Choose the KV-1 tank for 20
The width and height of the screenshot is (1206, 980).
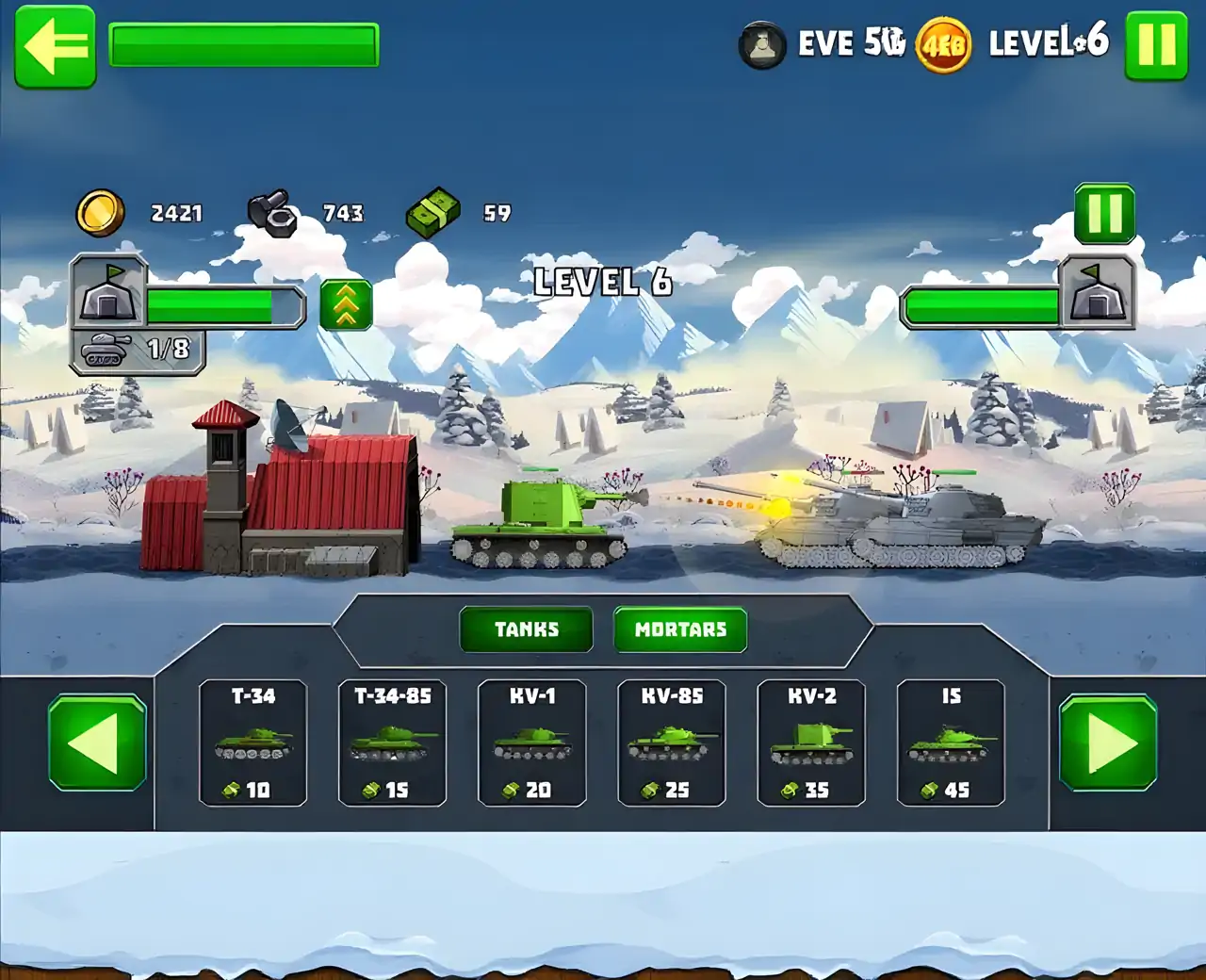532,743
